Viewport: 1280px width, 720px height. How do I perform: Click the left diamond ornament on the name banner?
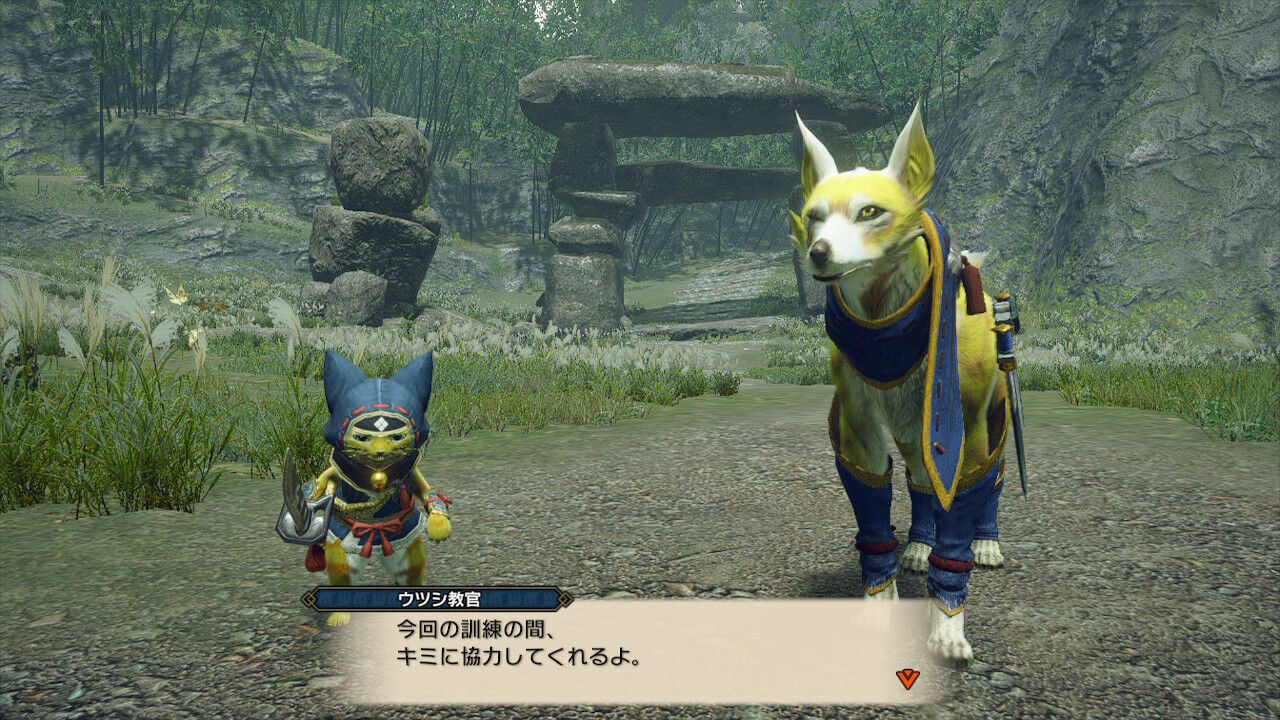(x=307, y=600)
